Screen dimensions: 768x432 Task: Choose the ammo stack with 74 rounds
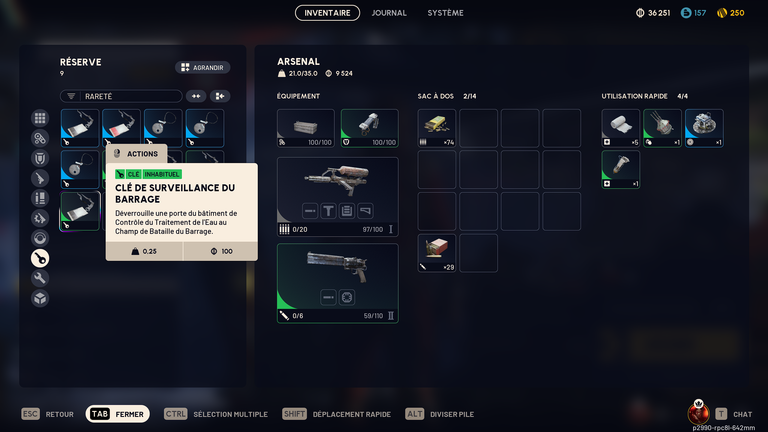coord(437,128)
